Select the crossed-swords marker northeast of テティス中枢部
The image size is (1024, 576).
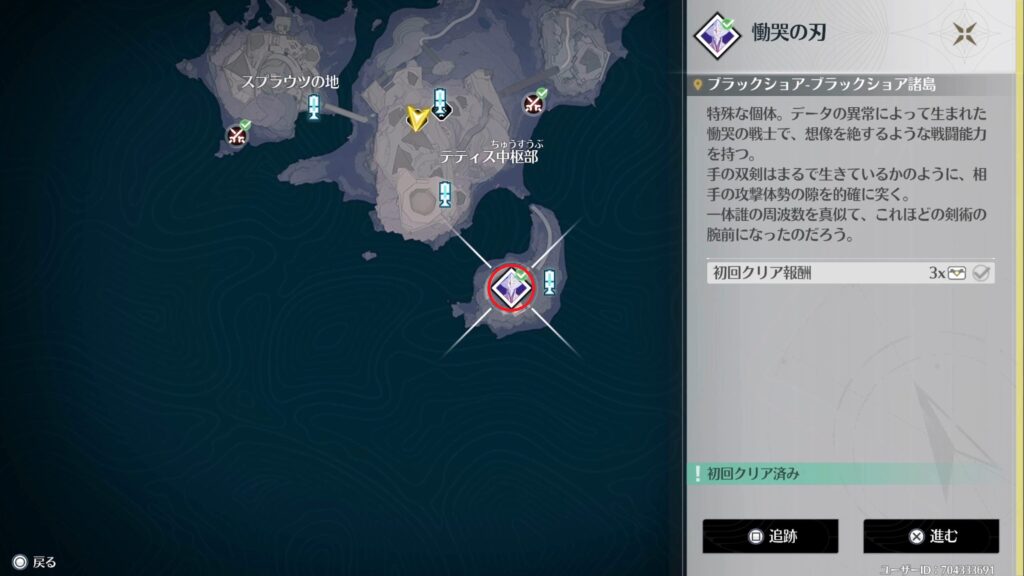[x=533, y=103]
